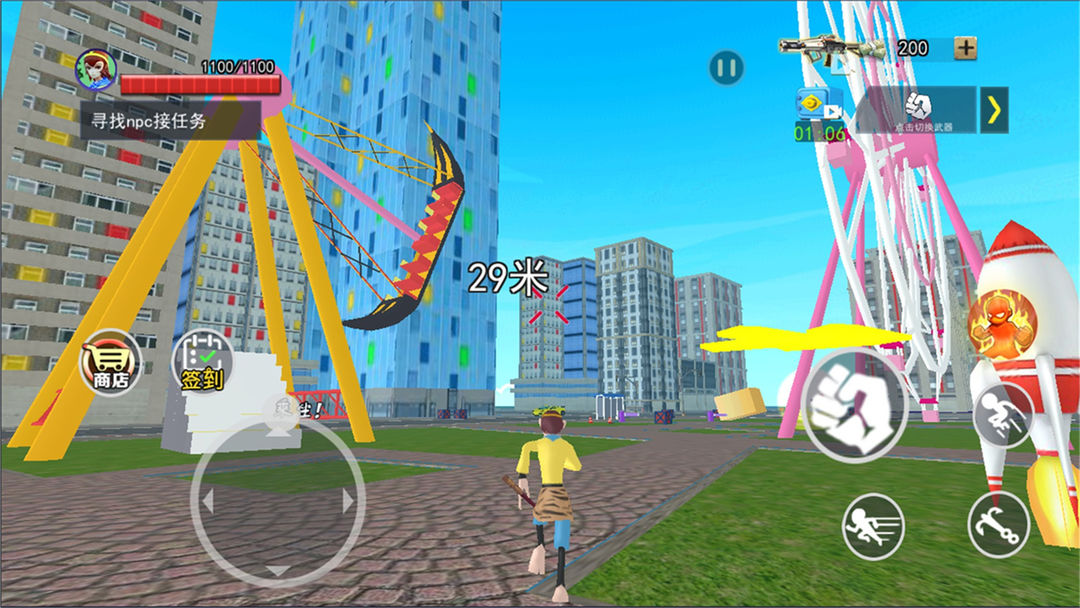
Task: Activate the sprint dash button
Action: coord(873,526)
